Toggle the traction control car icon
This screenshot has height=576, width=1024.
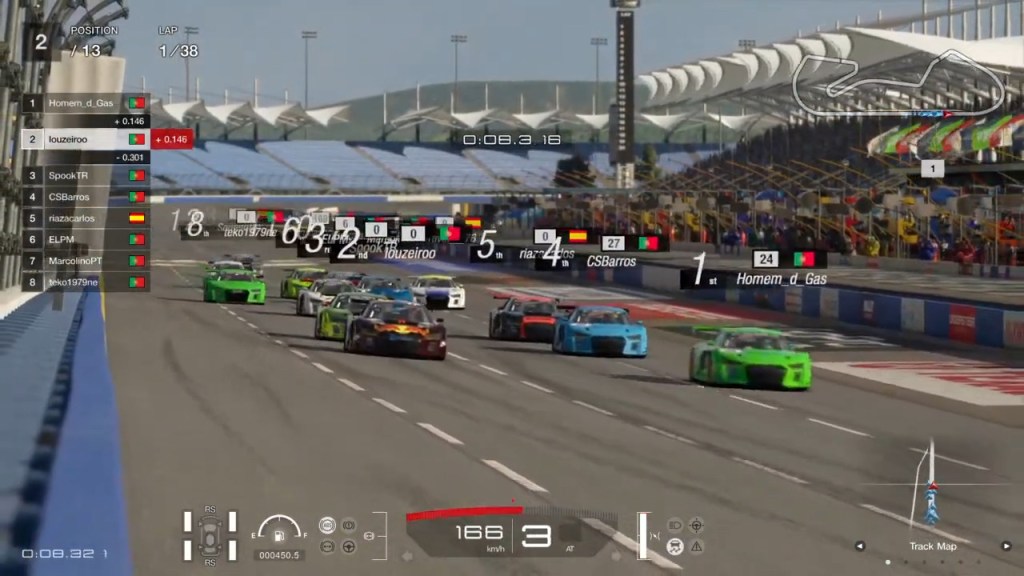675,546
